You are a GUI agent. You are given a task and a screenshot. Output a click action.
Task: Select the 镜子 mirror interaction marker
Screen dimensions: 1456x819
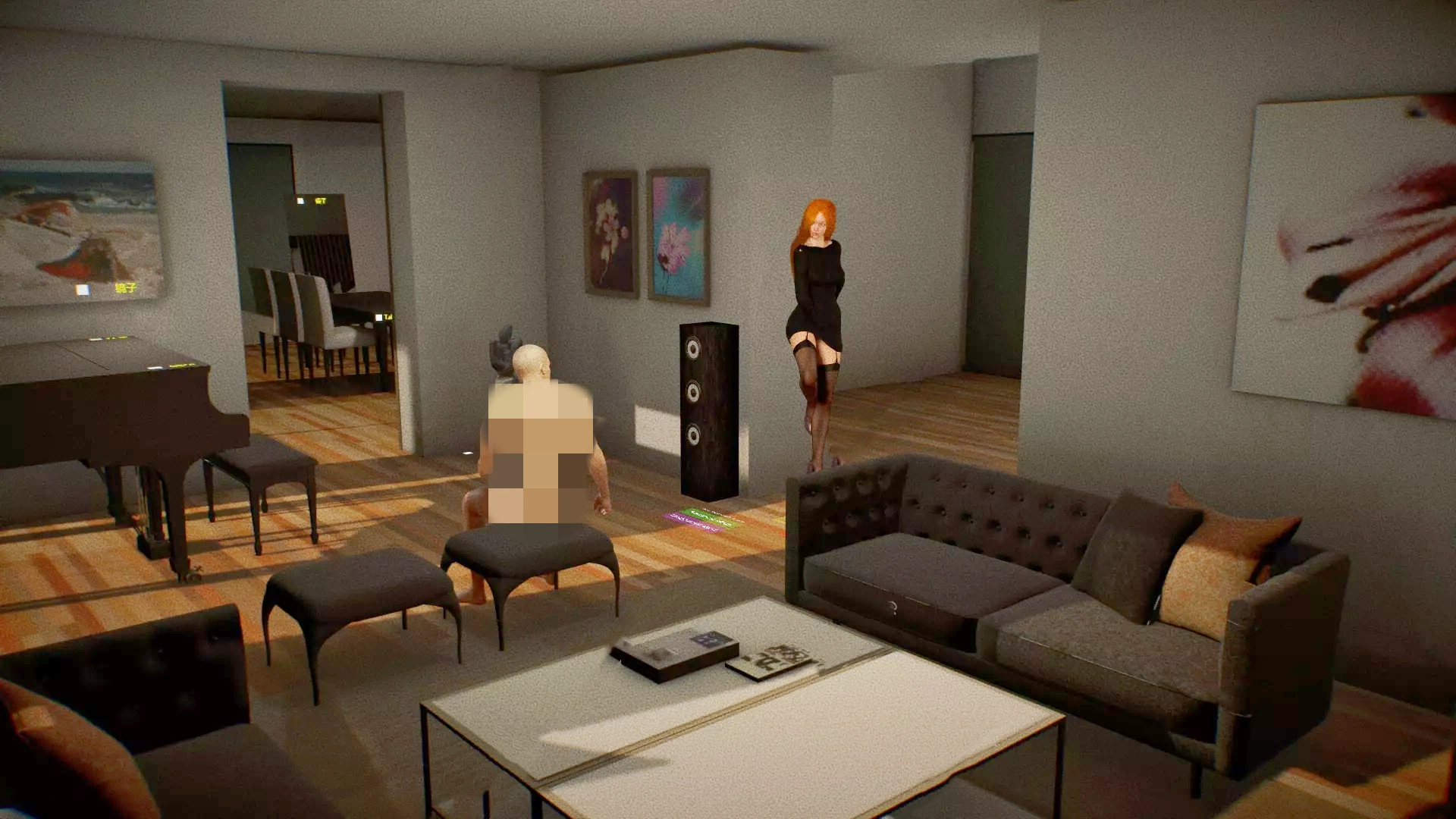(83, 290)
